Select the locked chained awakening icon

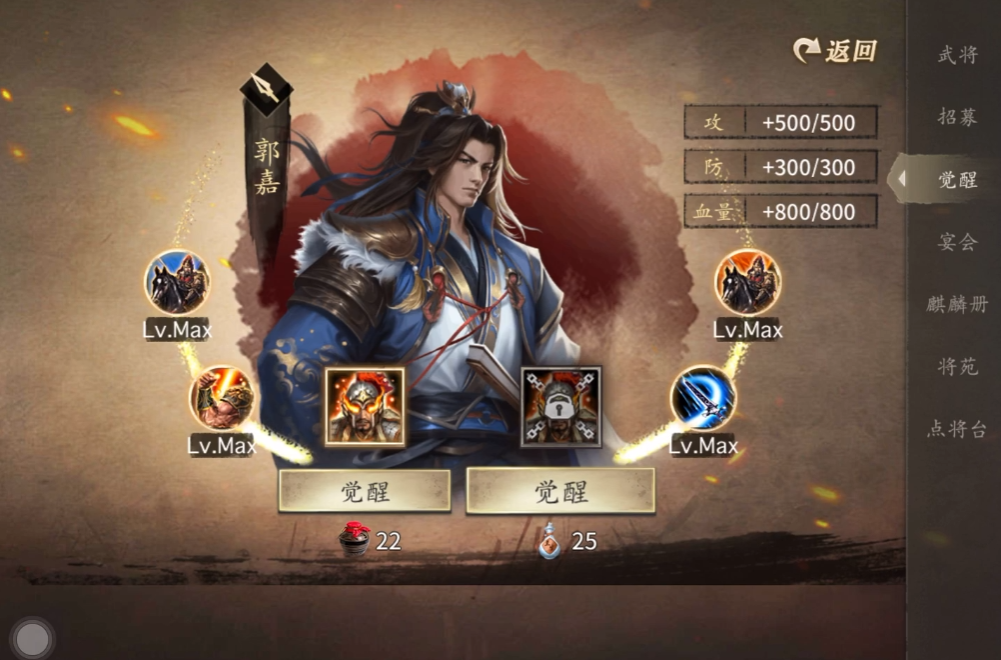(561, 406)
